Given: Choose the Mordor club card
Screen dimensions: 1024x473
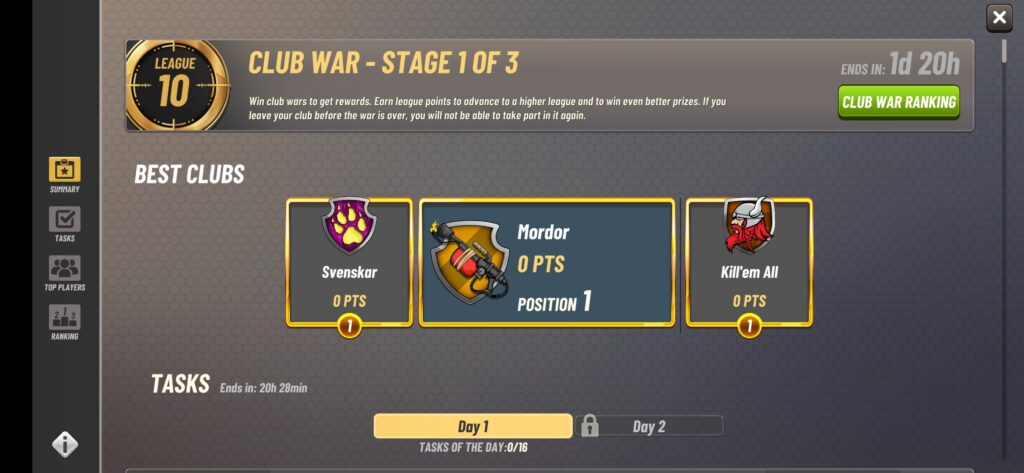Looking at the screenshot, I should point(546,262).
